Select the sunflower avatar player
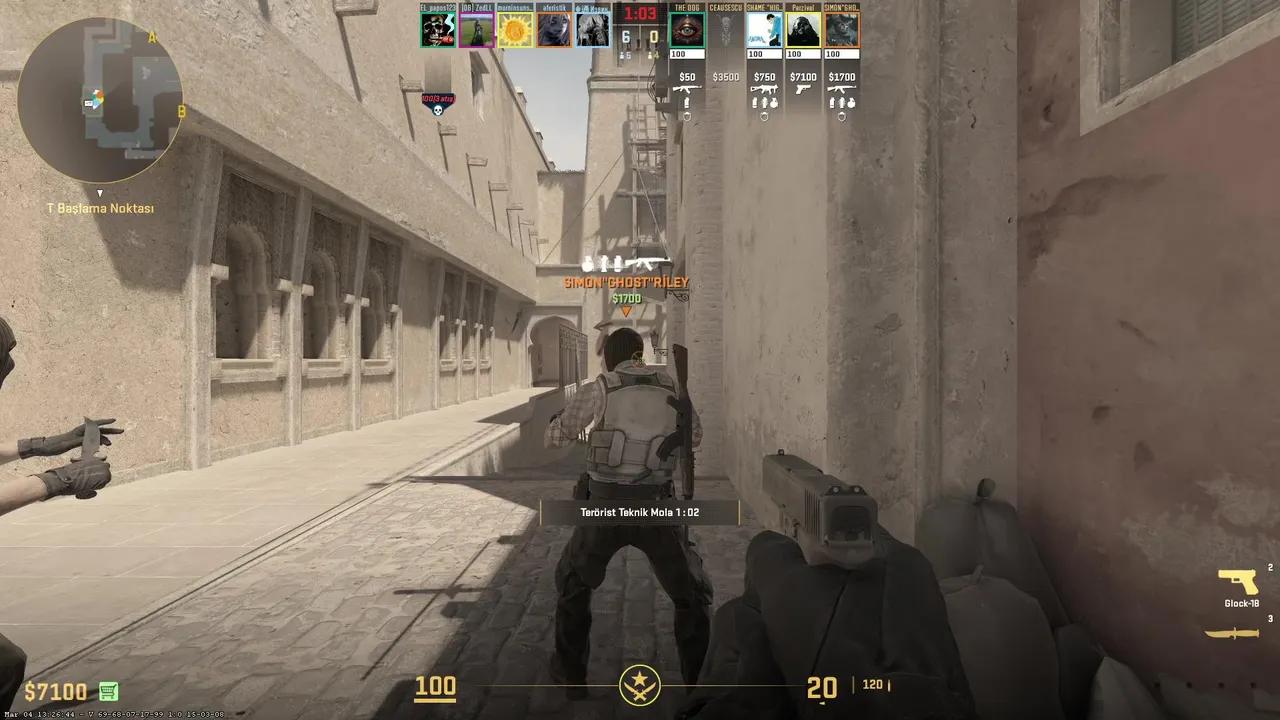This screenshot has height=720, width=1280. 515,30
